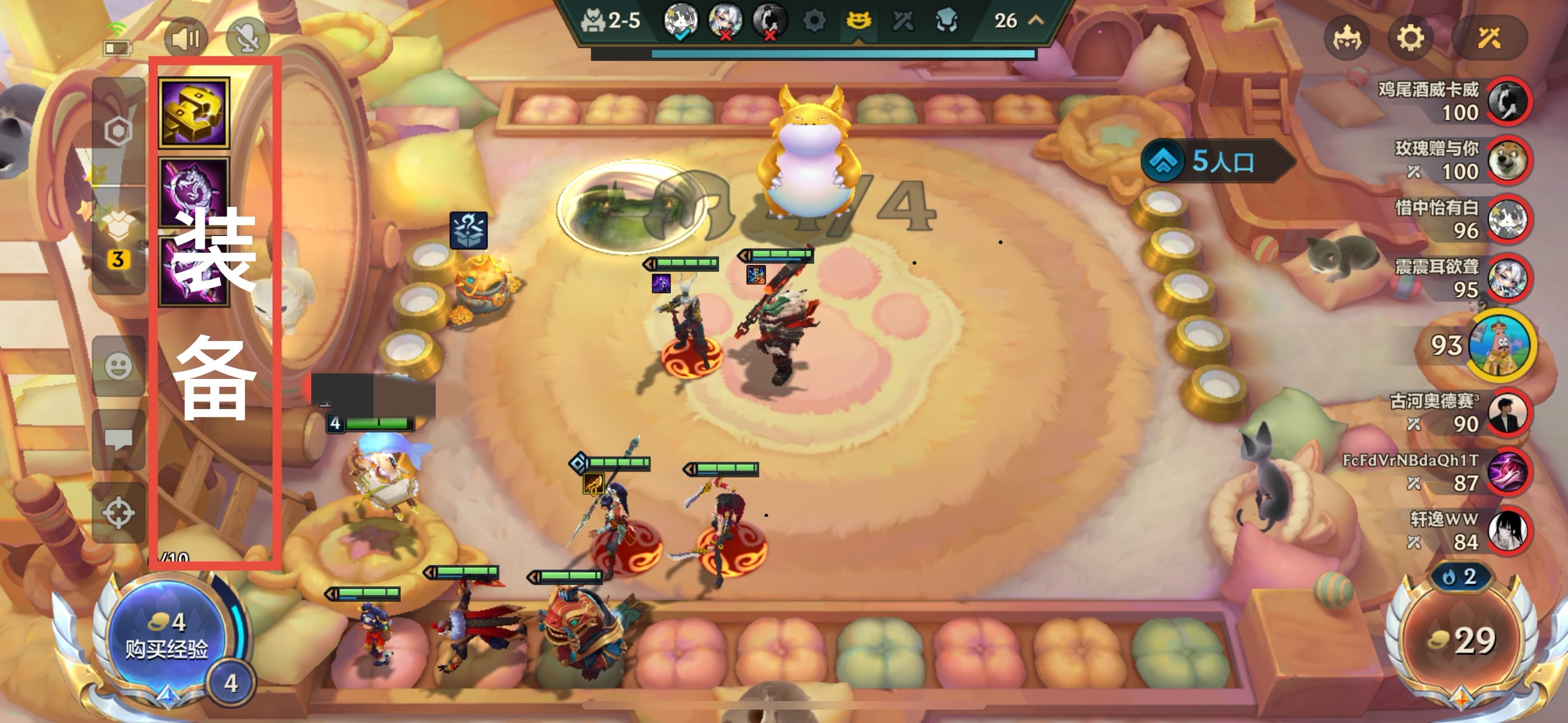Expand the stage tracker arrow next to 26
This screenshot has height=723, width=1568.
point(1036,20)
